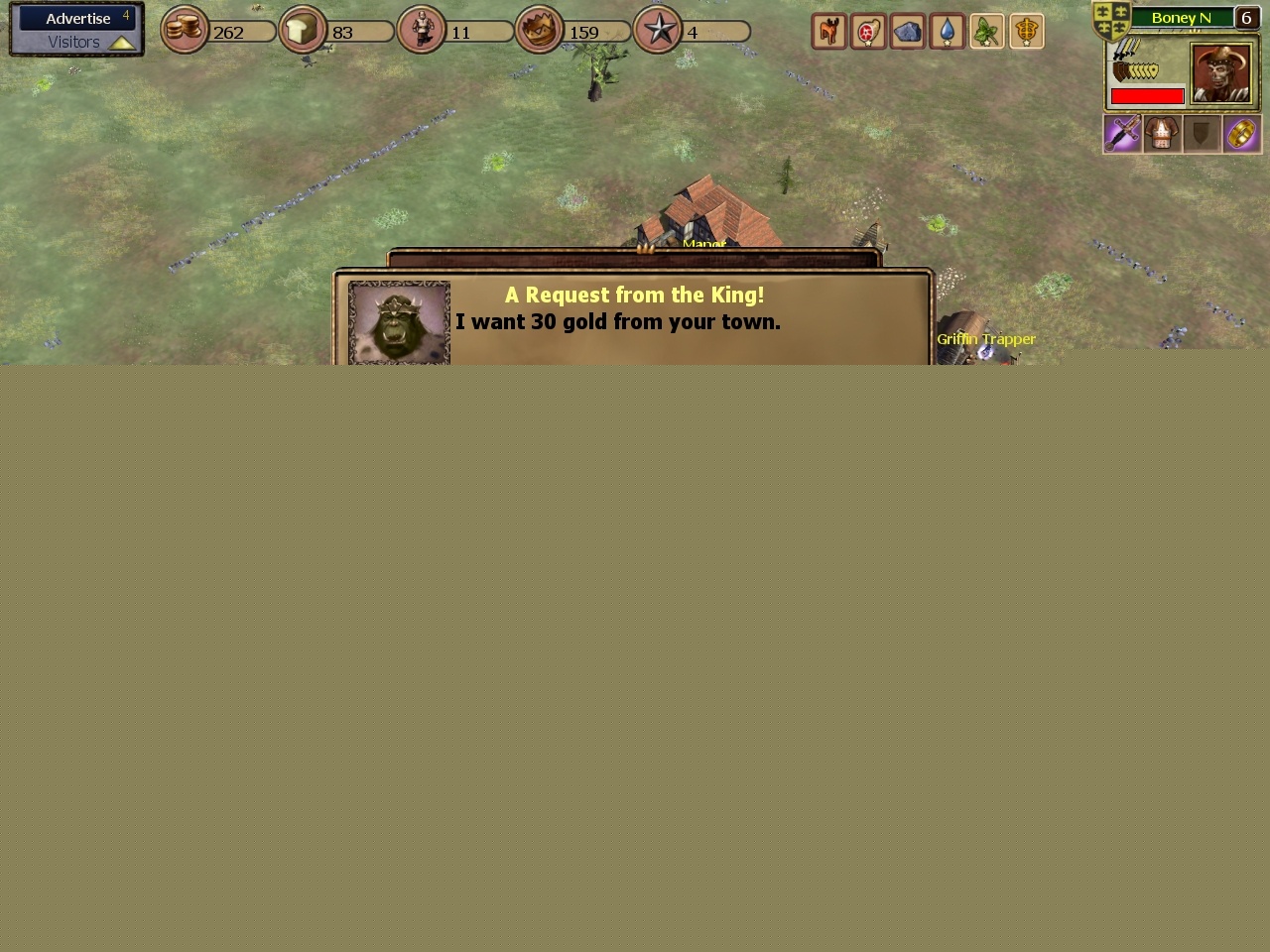Click the Manor building label
The height and width of the screenshot is (952, 1270).
(x=704, y=244)
